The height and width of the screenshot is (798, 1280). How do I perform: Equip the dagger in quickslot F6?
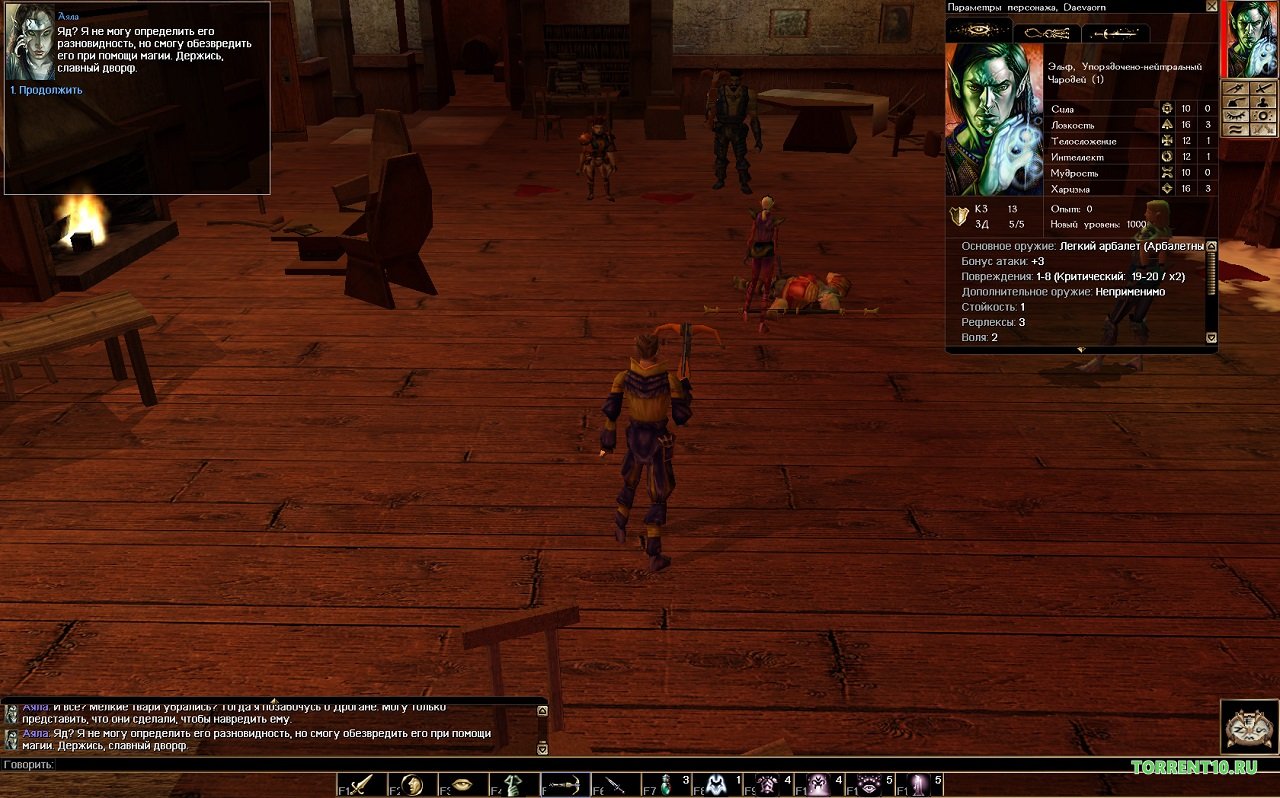[x=615, y=785]
